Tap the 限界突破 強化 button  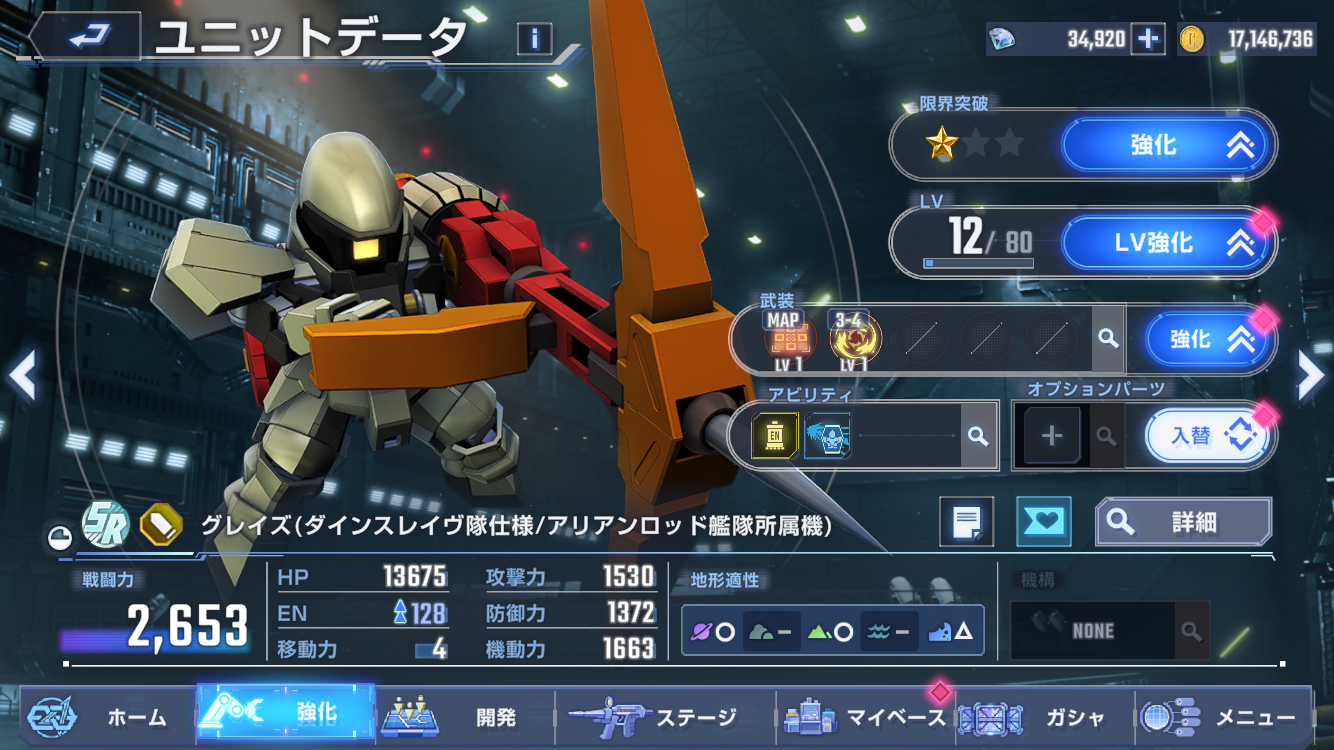pyautogui.click(x=1167, y=145)
